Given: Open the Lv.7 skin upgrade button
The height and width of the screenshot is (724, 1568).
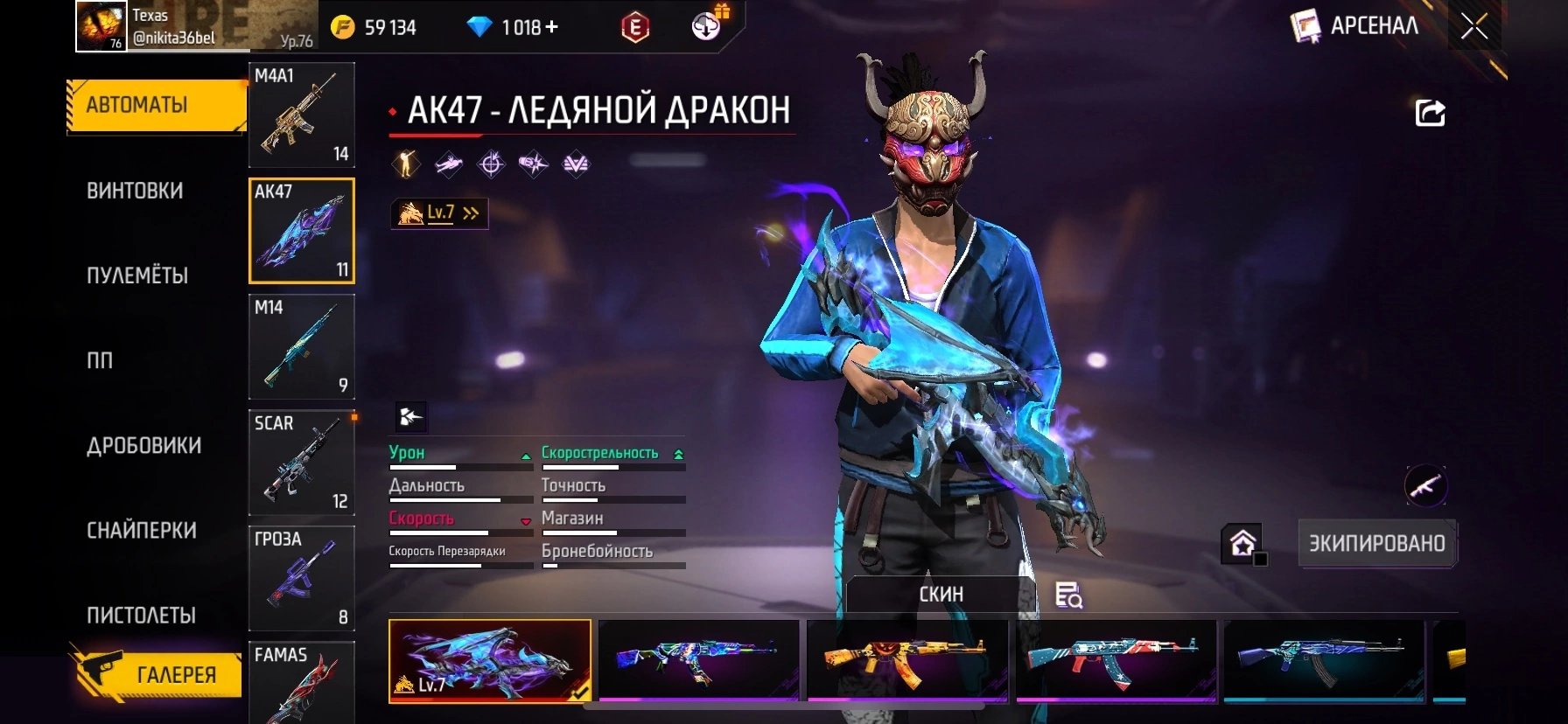Looking at the screenshot, I should tap(439, 213).
